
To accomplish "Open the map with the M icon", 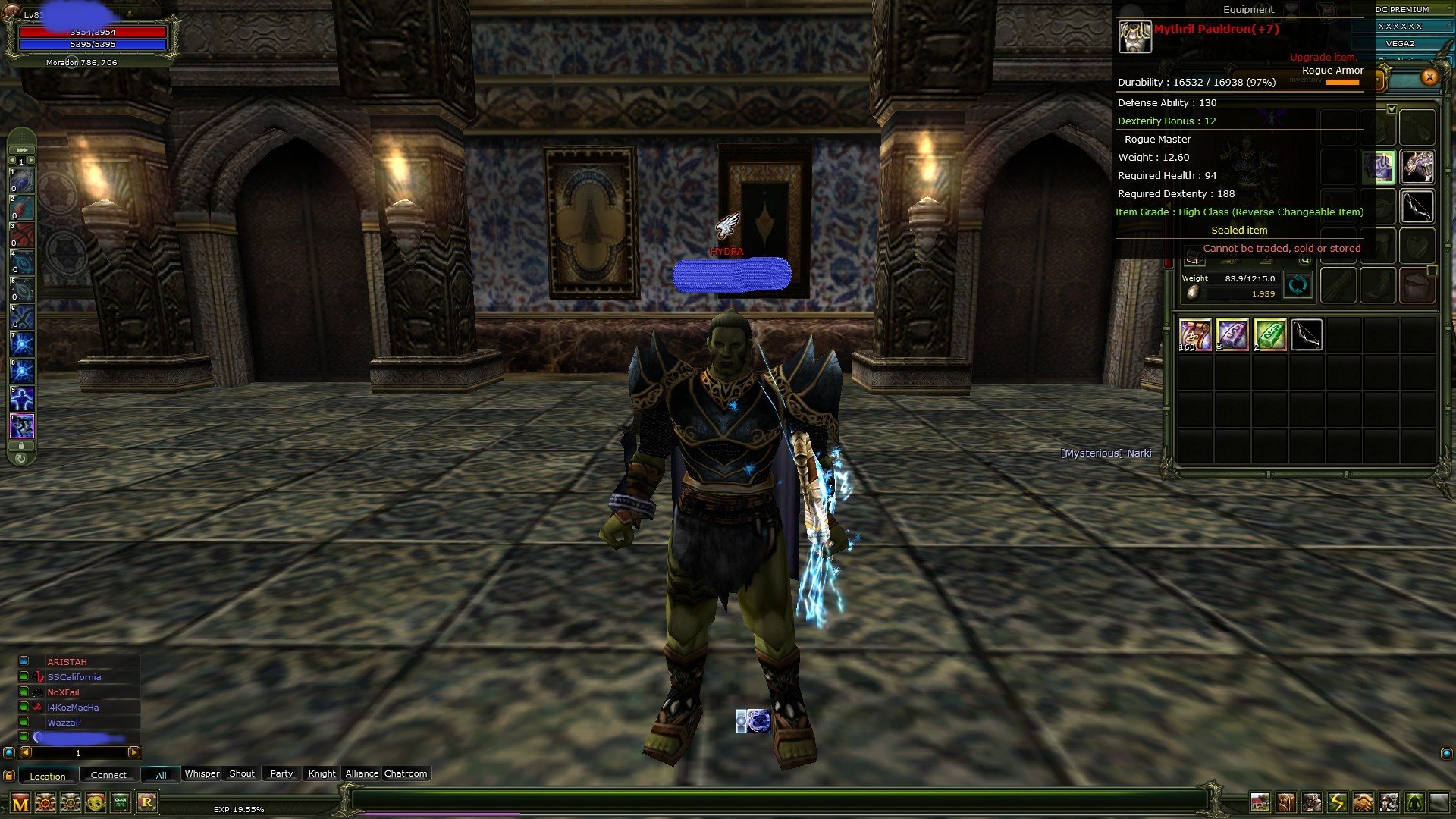I will click(x=19, y=802).
